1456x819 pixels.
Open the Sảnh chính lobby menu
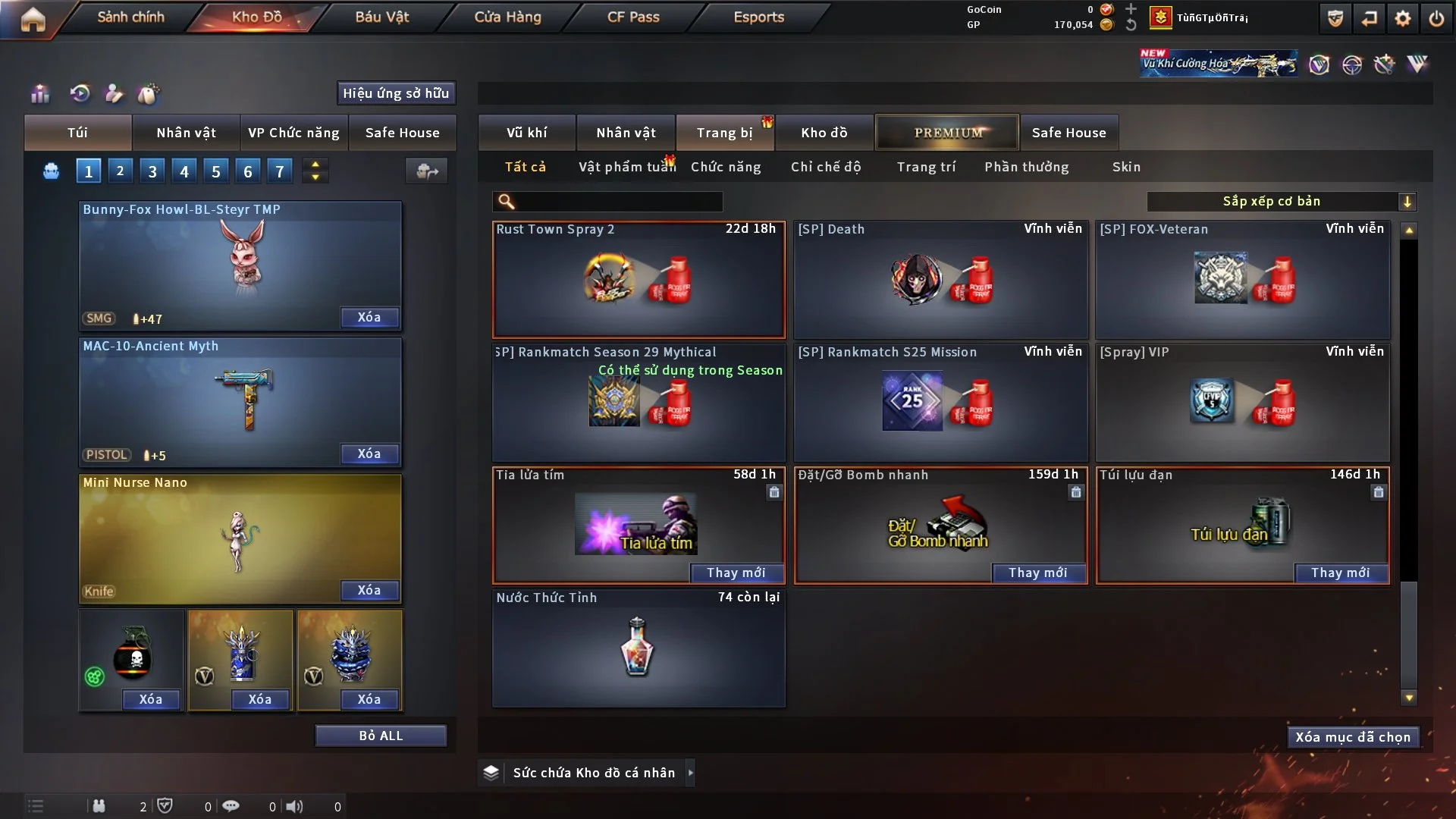click(x=130, y=17)
